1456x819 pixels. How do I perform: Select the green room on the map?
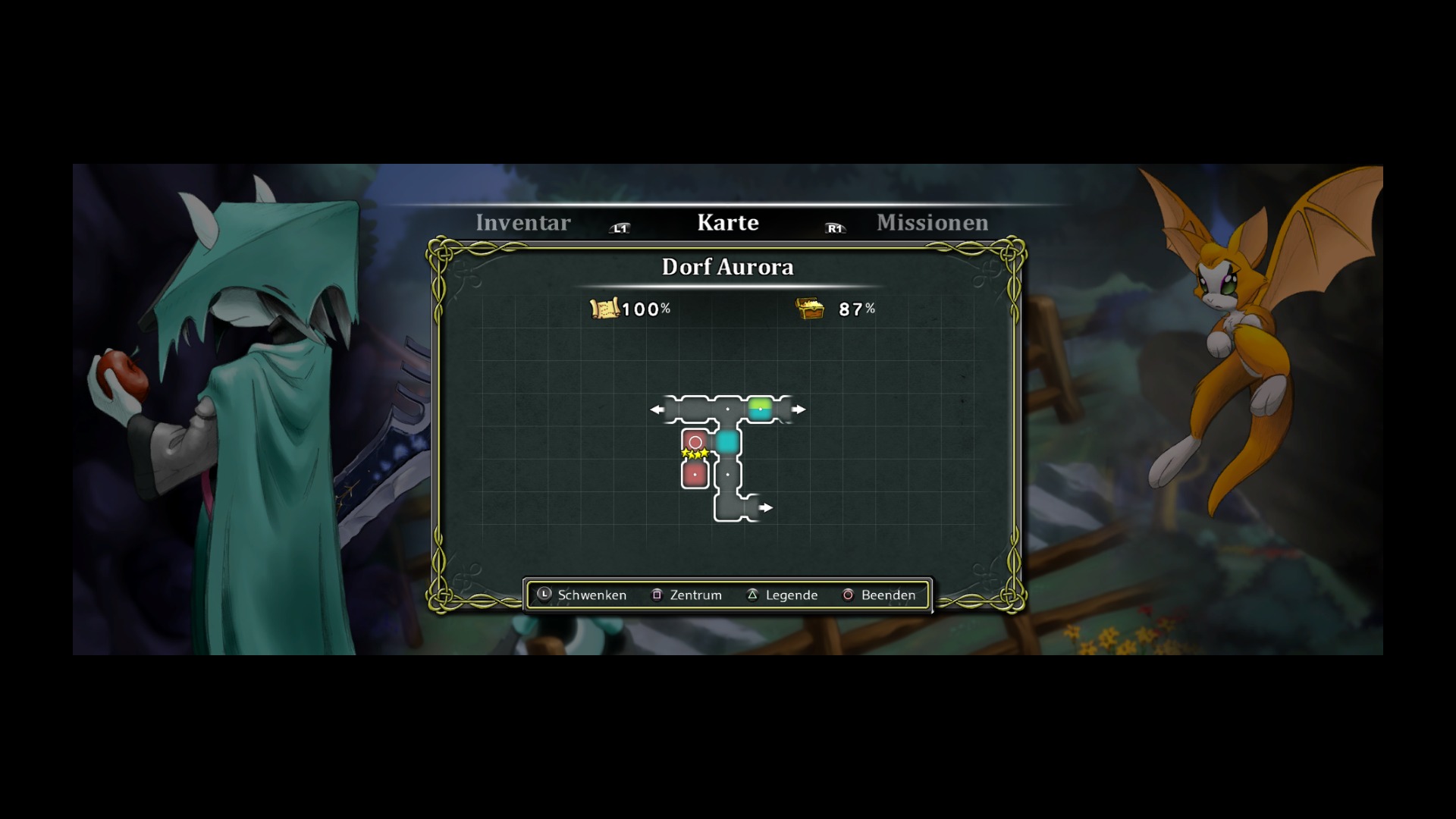(760, 409)
